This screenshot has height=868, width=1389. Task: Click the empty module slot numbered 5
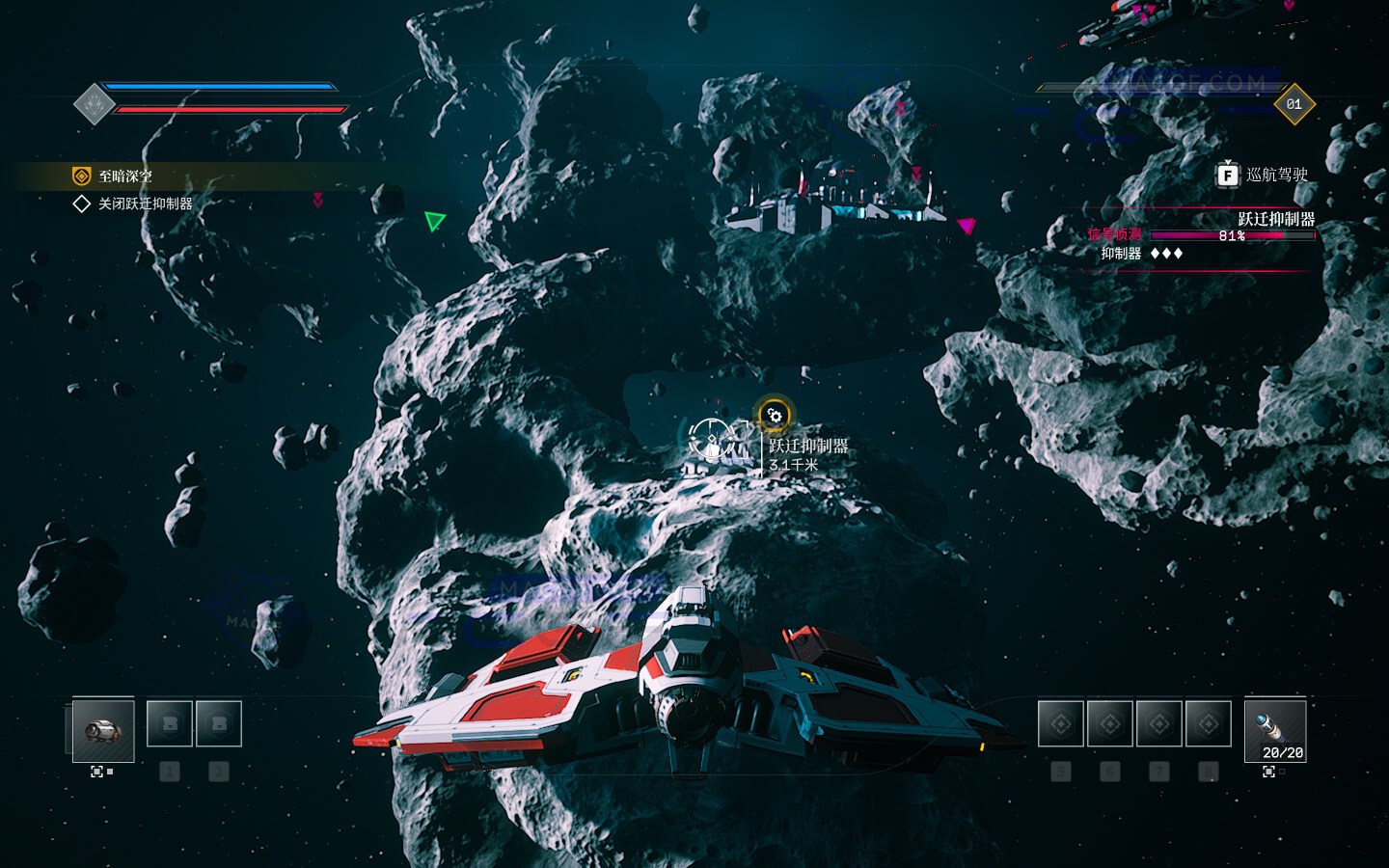[1061, 723]
